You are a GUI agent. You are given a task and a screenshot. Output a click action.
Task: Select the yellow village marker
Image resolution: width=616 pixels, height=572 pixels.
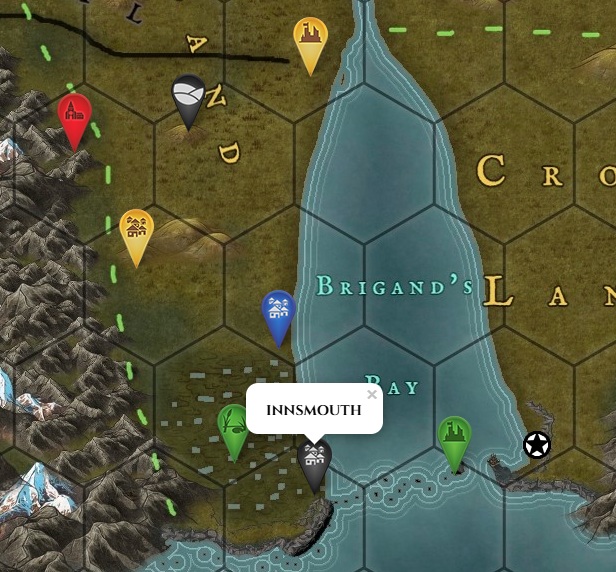pyautogui.click(x=136, y=231)
